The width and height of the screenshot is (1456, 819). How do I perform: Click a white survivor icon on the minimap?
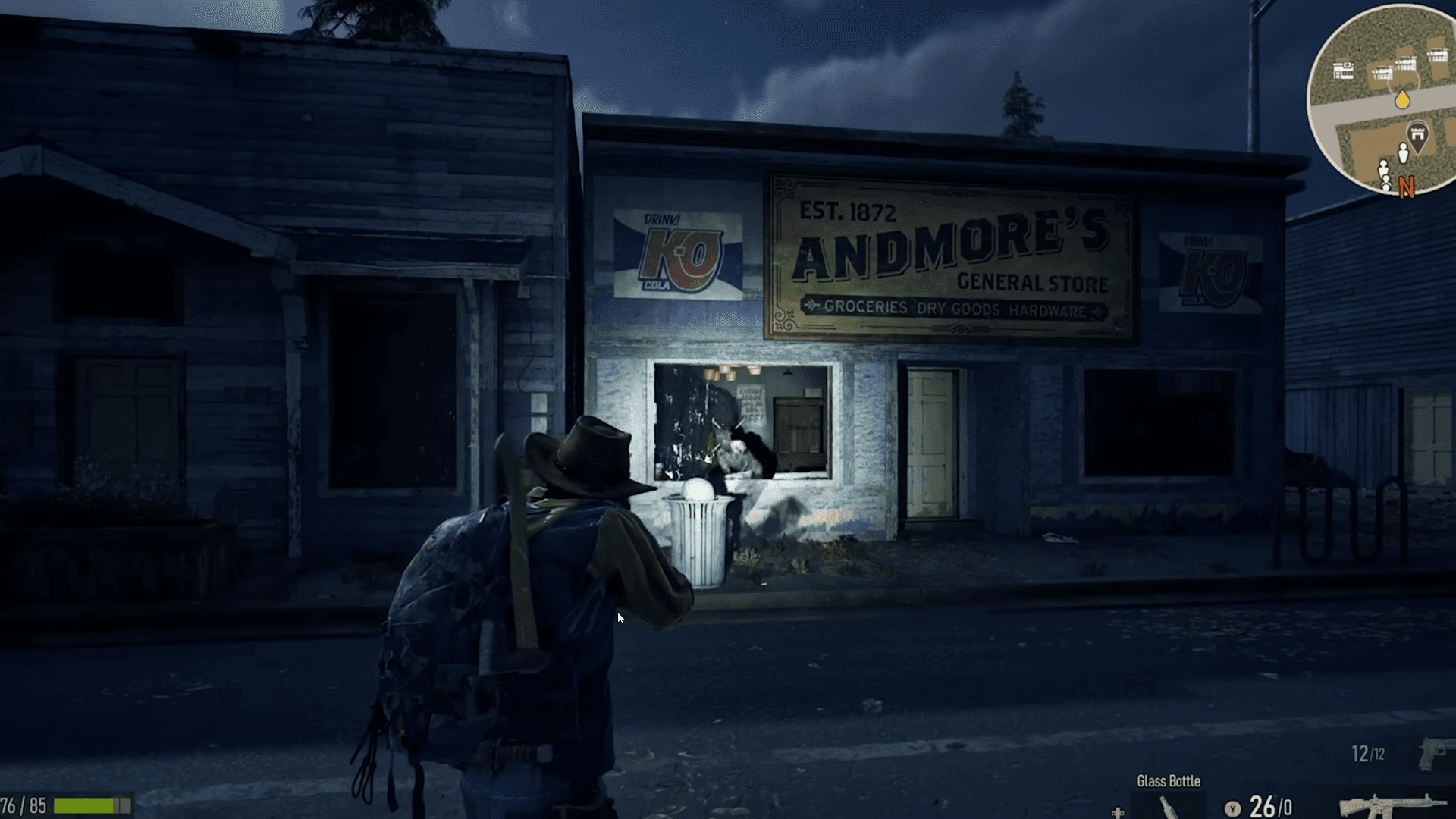pos(1403,153)
